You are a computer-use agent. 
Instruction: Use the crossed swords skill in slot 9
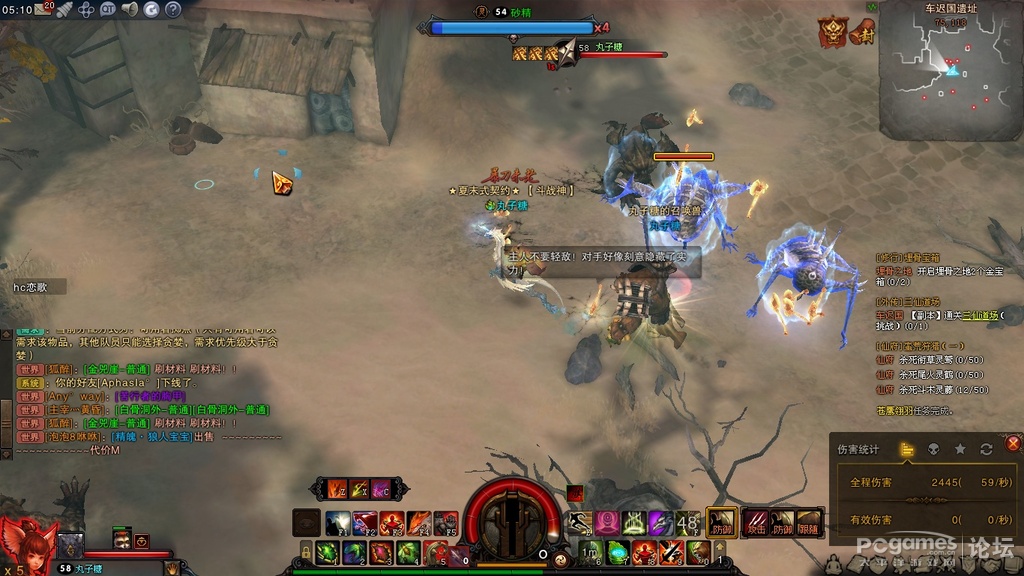pyautogui.click(x=671, y=552)
